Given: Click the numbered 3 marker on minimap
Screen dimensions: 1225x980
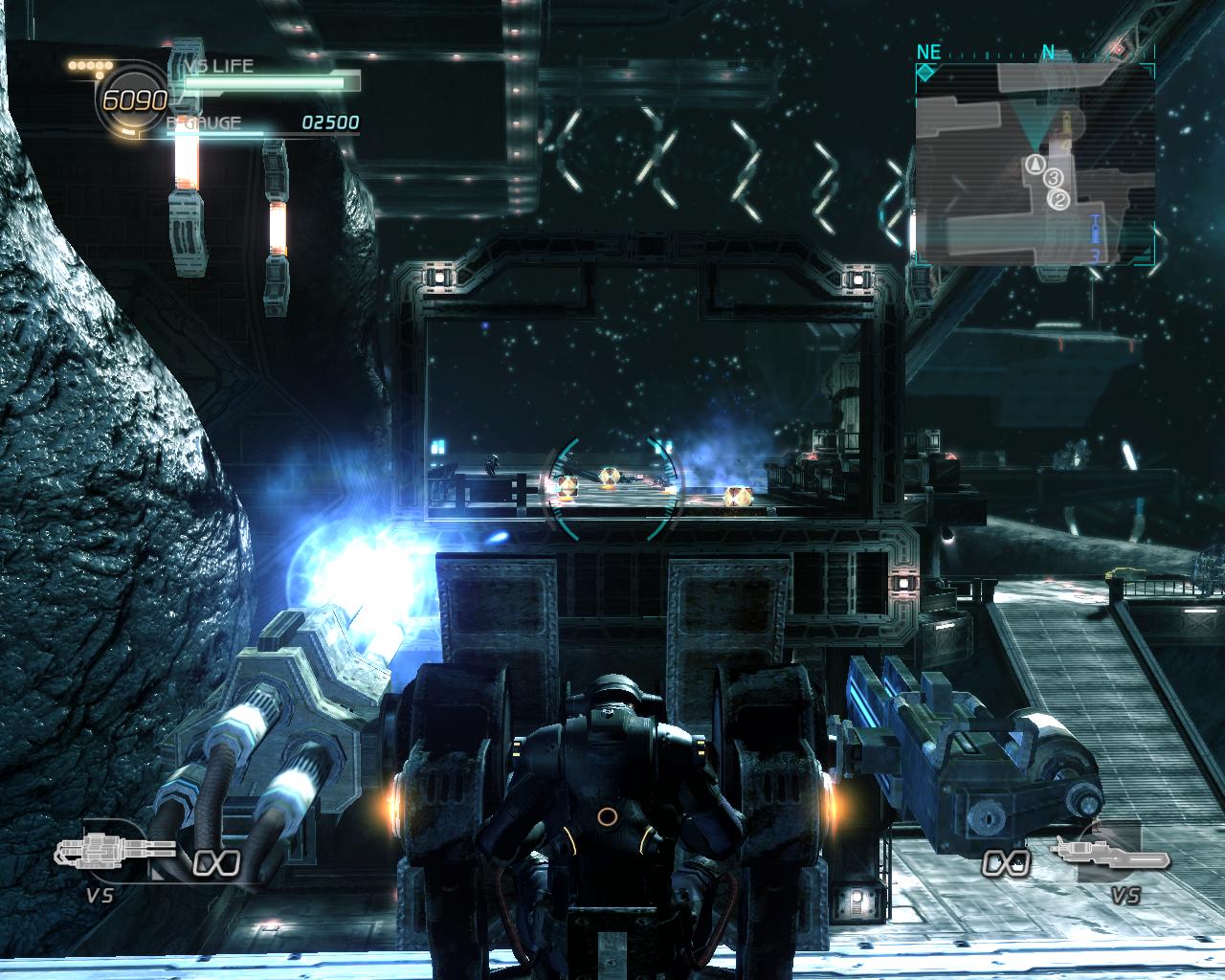Looking at the screenshot, I should tap(1052, 178).
